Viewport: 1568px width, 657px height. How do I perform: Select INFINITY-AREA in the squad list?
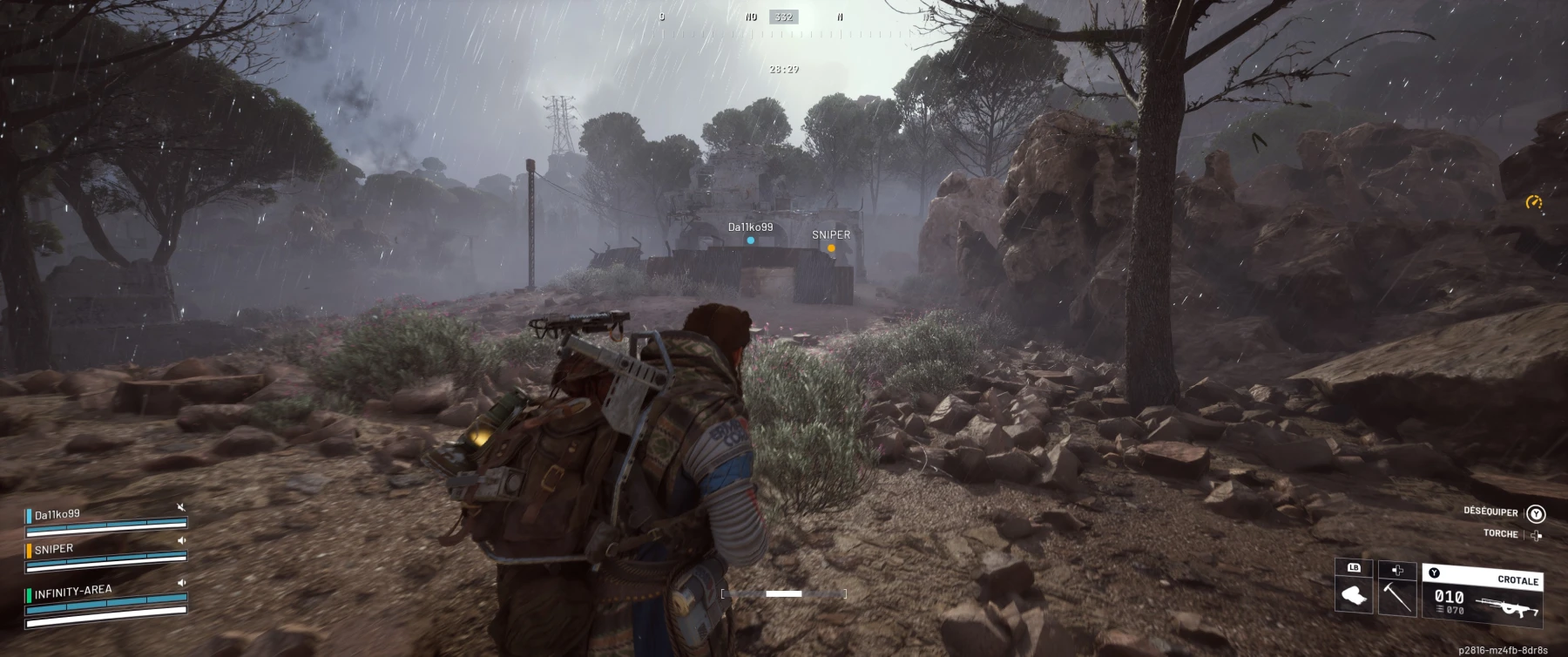tap(73, 592)
